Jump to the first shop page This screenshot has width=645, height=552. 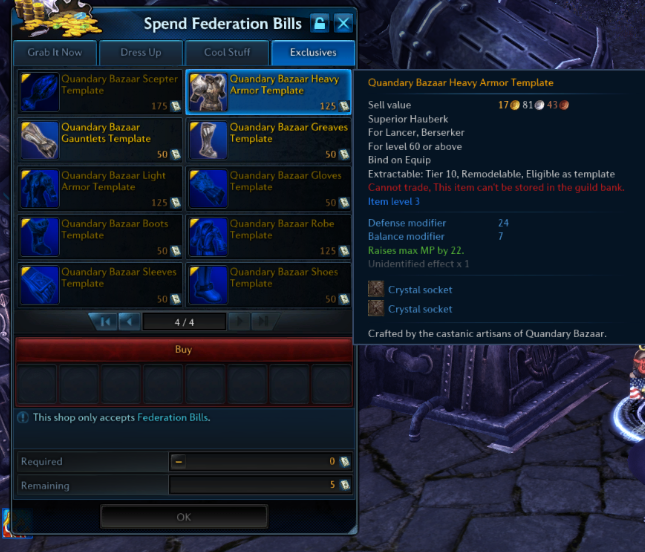coord(104,321)
